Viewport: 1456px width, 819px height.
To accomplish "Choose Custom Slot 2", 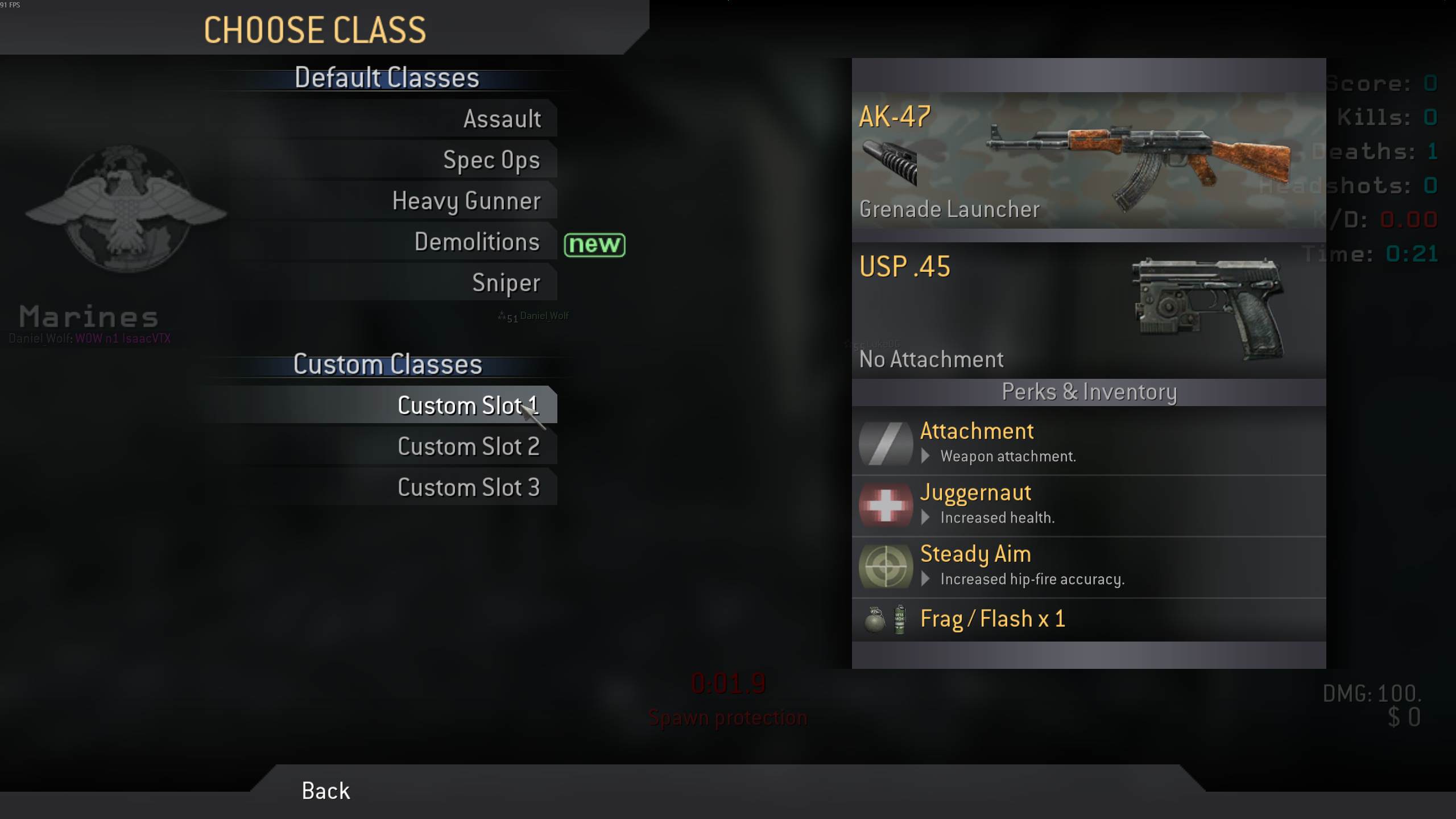I will (x=469, y=446).
